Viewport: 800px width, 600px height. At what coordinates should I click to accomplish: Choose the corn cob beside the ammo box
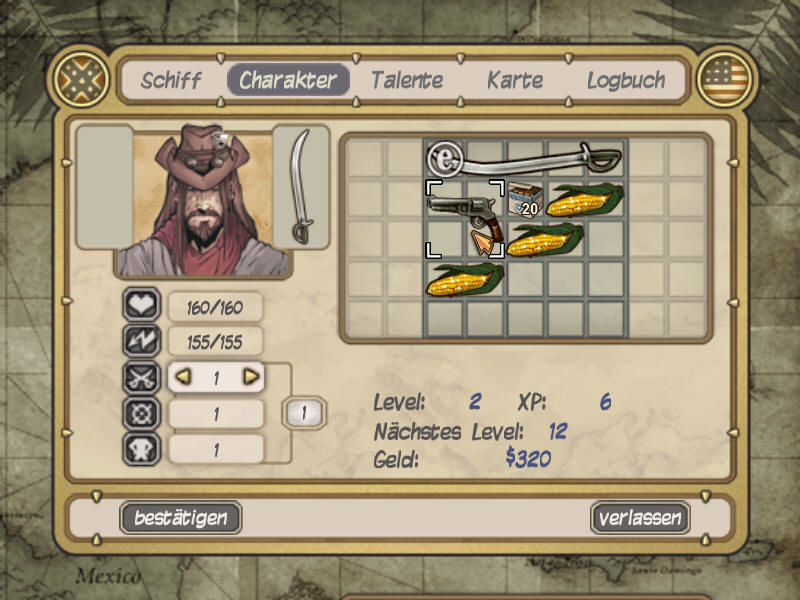[585, 201]
